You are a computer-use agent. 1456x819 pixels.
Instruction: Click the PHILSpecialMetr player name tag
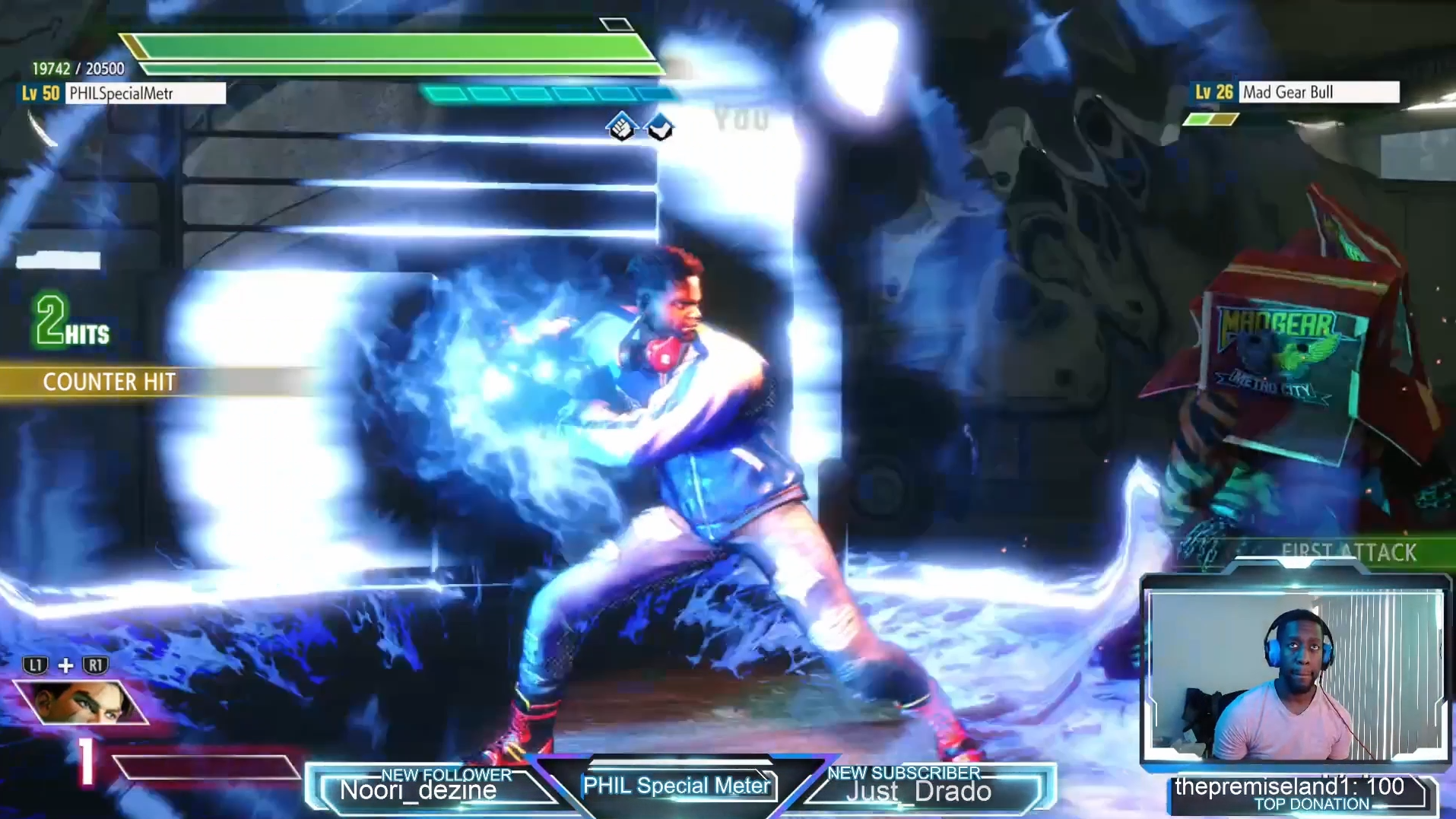pyautogui.click(x=146, y=94)
